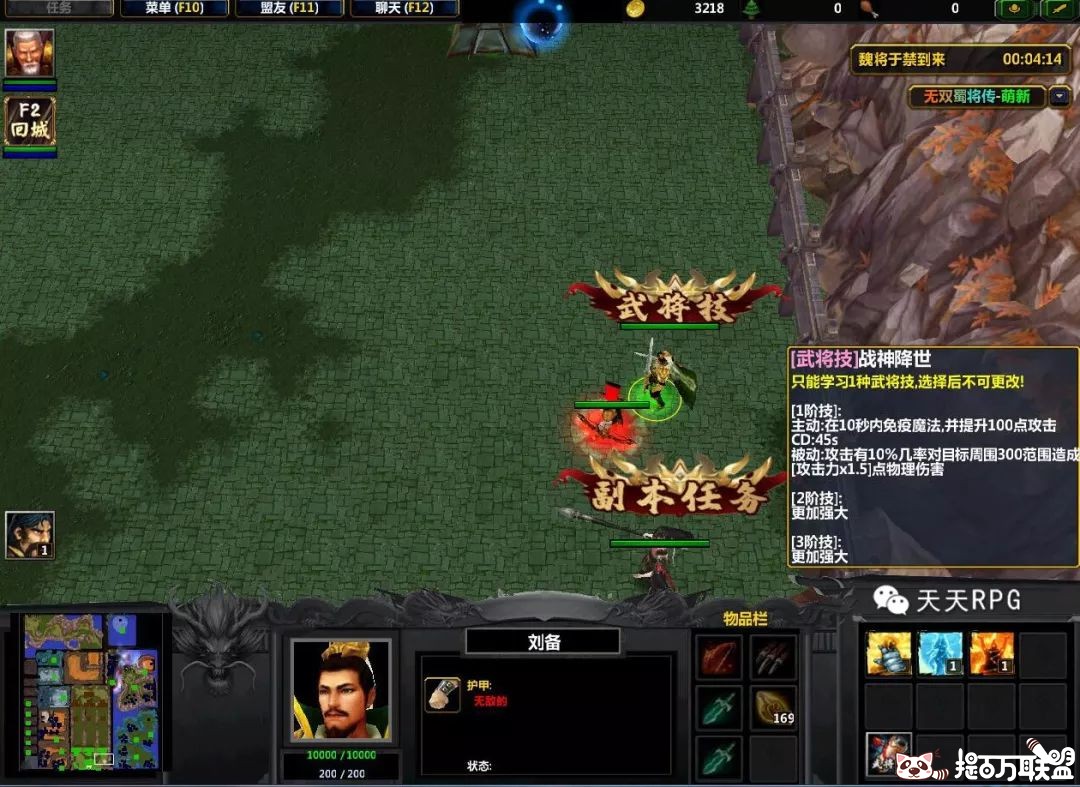Select the dark-haired hero icon marked 1

[x=30, y=535]
